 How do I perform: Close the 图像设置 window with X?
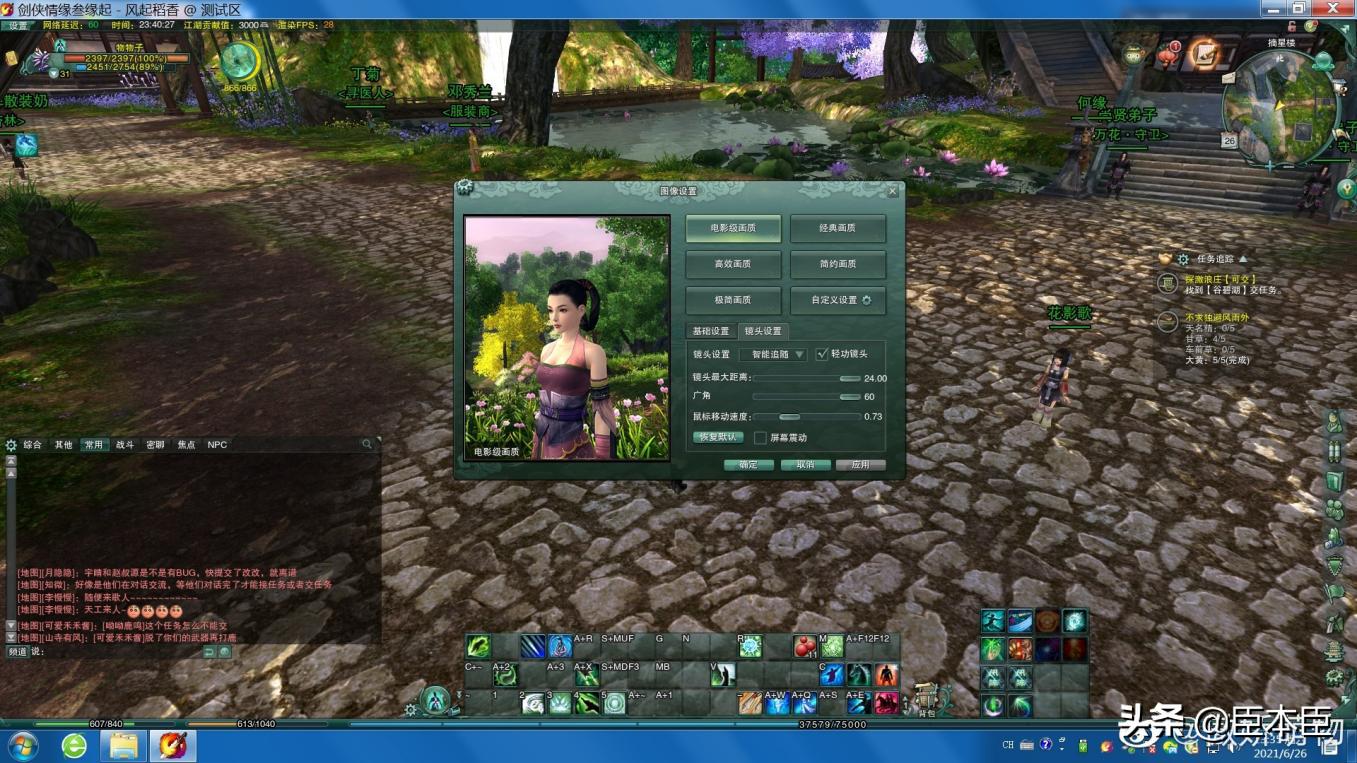893,191
